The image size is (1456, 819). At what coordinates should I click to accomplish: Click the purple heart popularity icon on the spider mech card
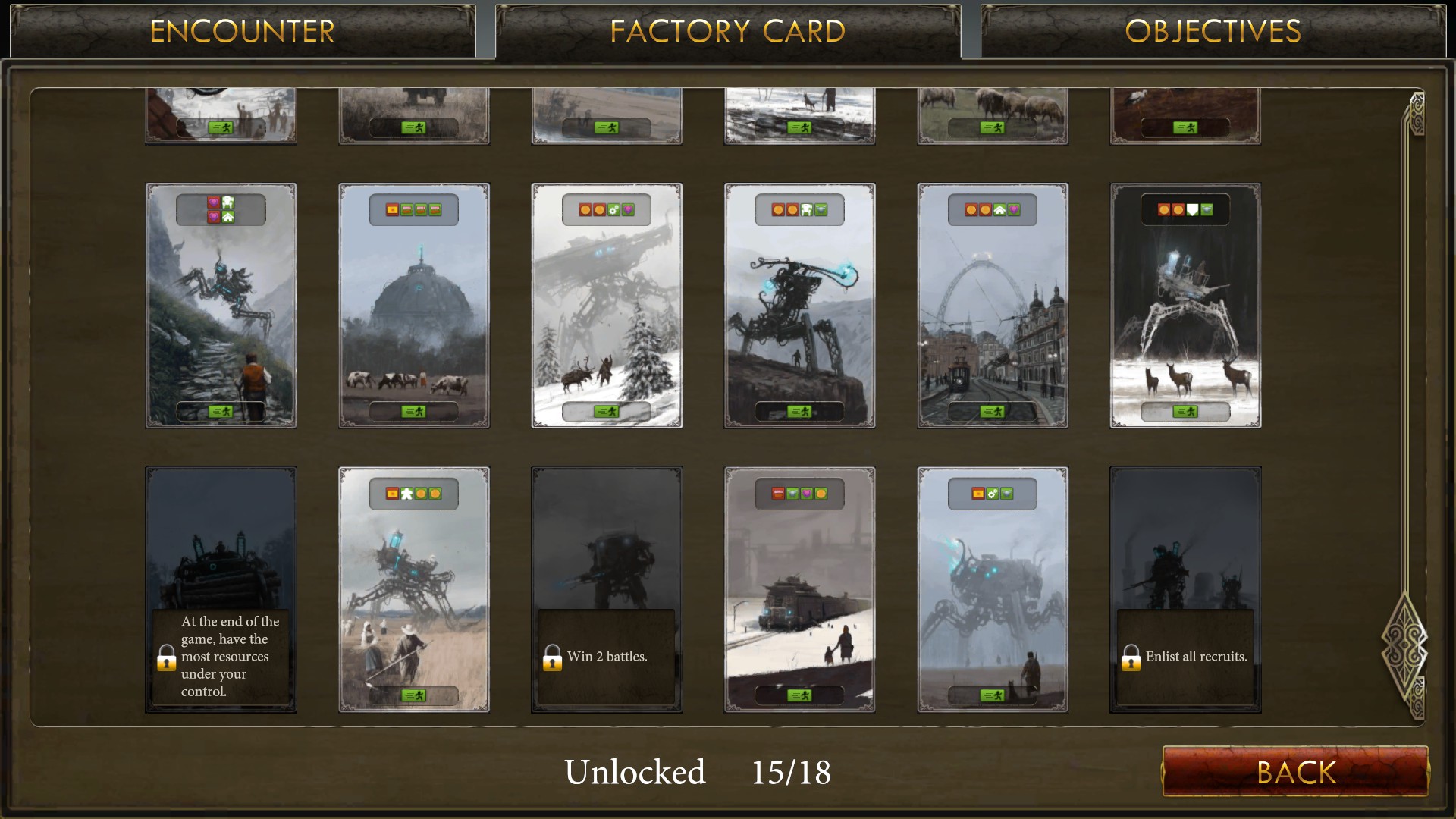click(215, 202)
